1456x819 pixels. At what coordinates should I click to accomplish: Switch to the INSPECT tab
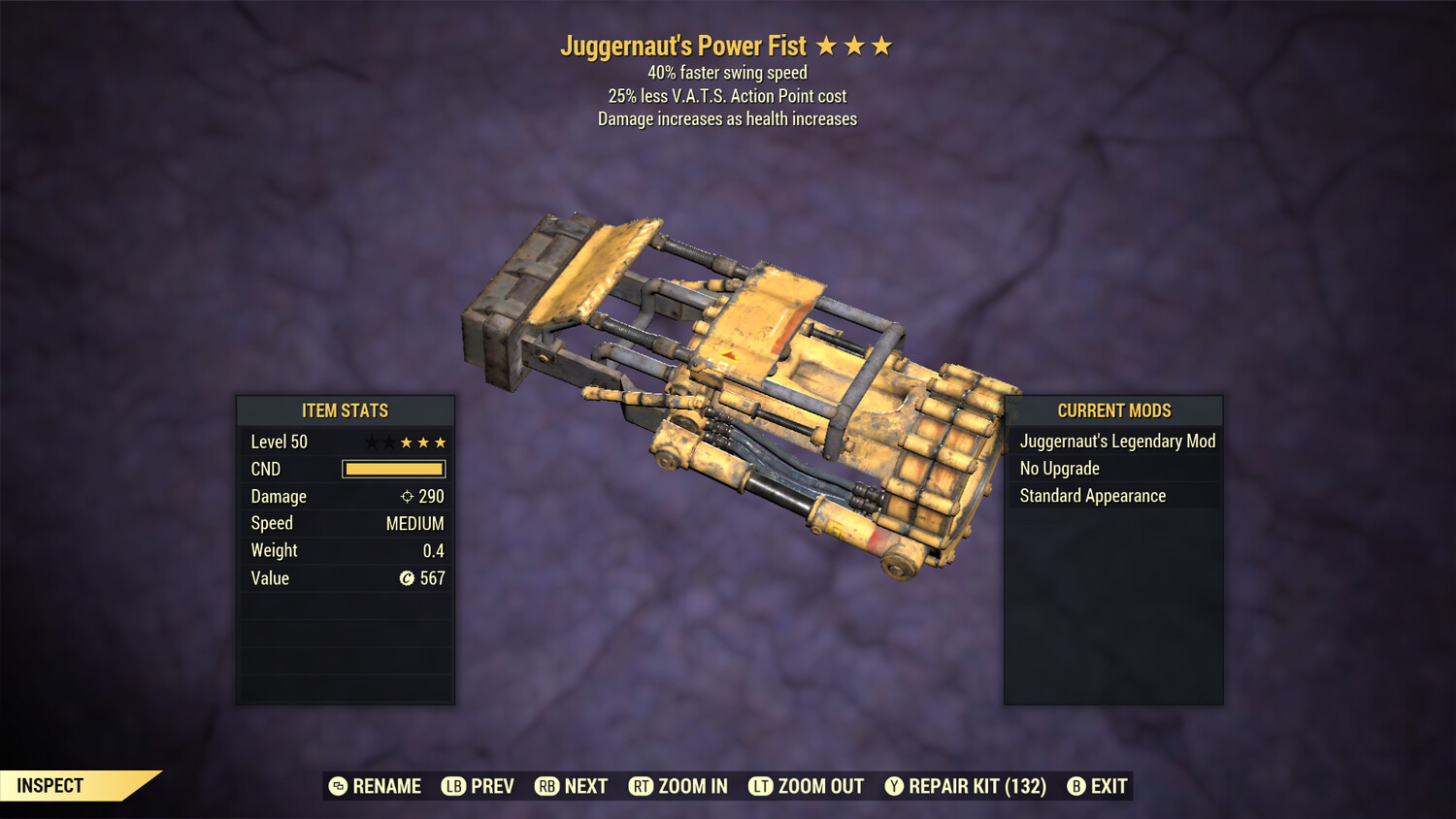pos(50,785)
